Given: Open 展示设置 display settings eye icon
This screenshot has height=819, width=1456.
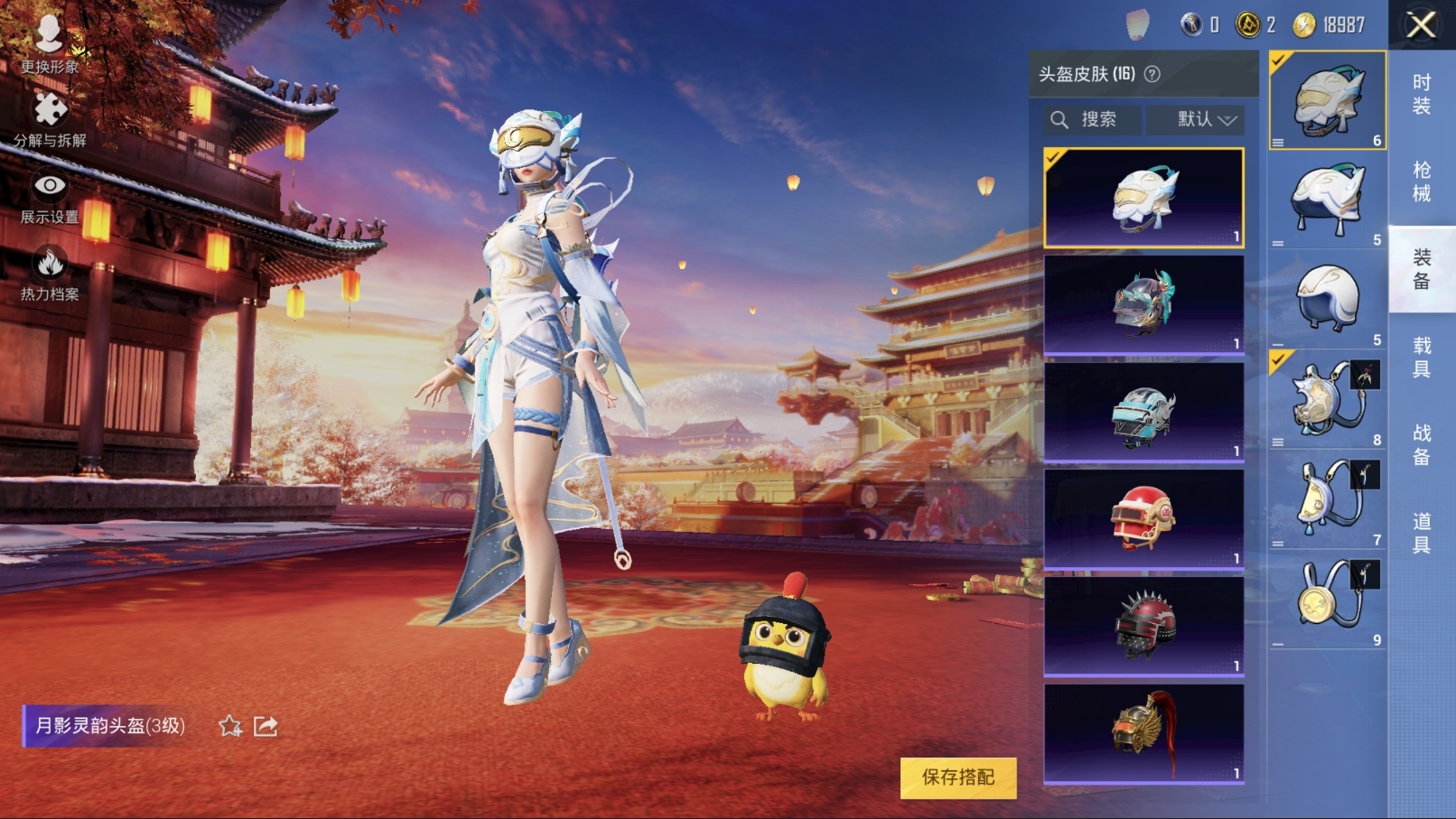Looking at the screenshot, I should pos(50,197).
